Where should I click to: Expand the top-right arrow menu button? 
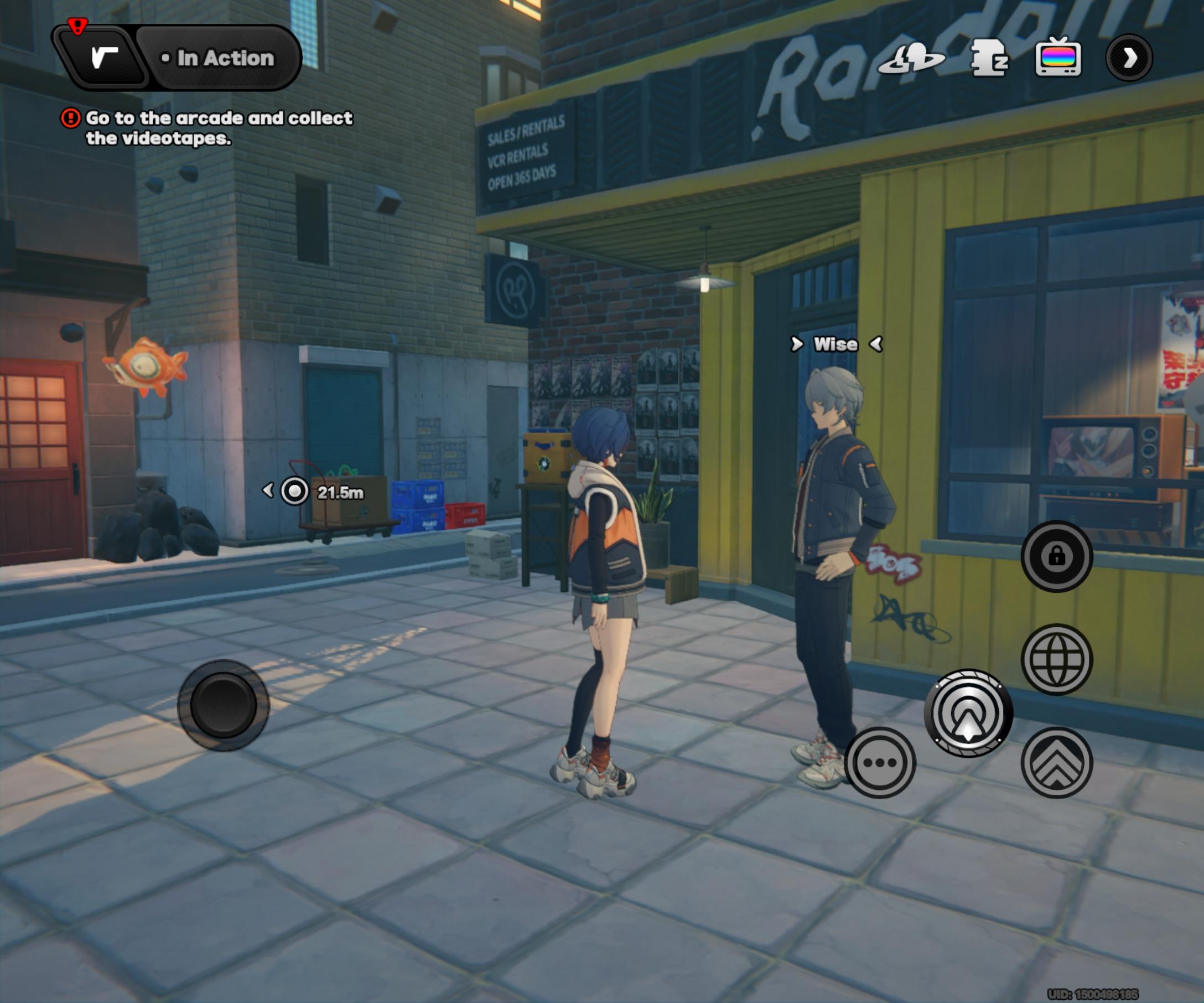point(1129,58)
